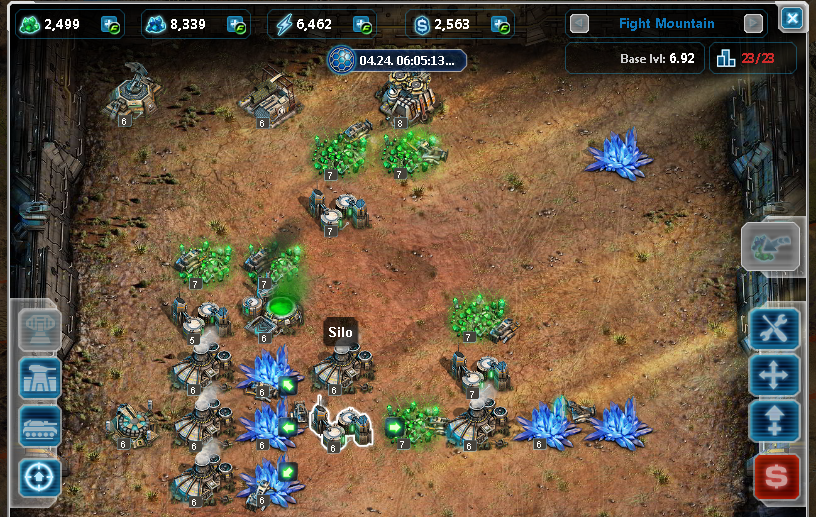Image resolution: width=816 pixels, height=517 pixels.
Task: Close the base view with the X button
Action: (x=792, y=18)
